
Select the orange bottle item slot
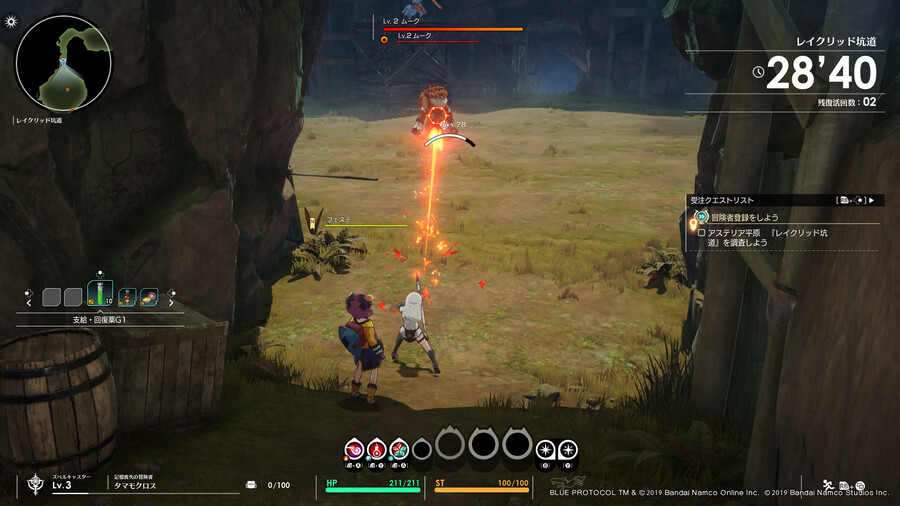click(127, 297)
